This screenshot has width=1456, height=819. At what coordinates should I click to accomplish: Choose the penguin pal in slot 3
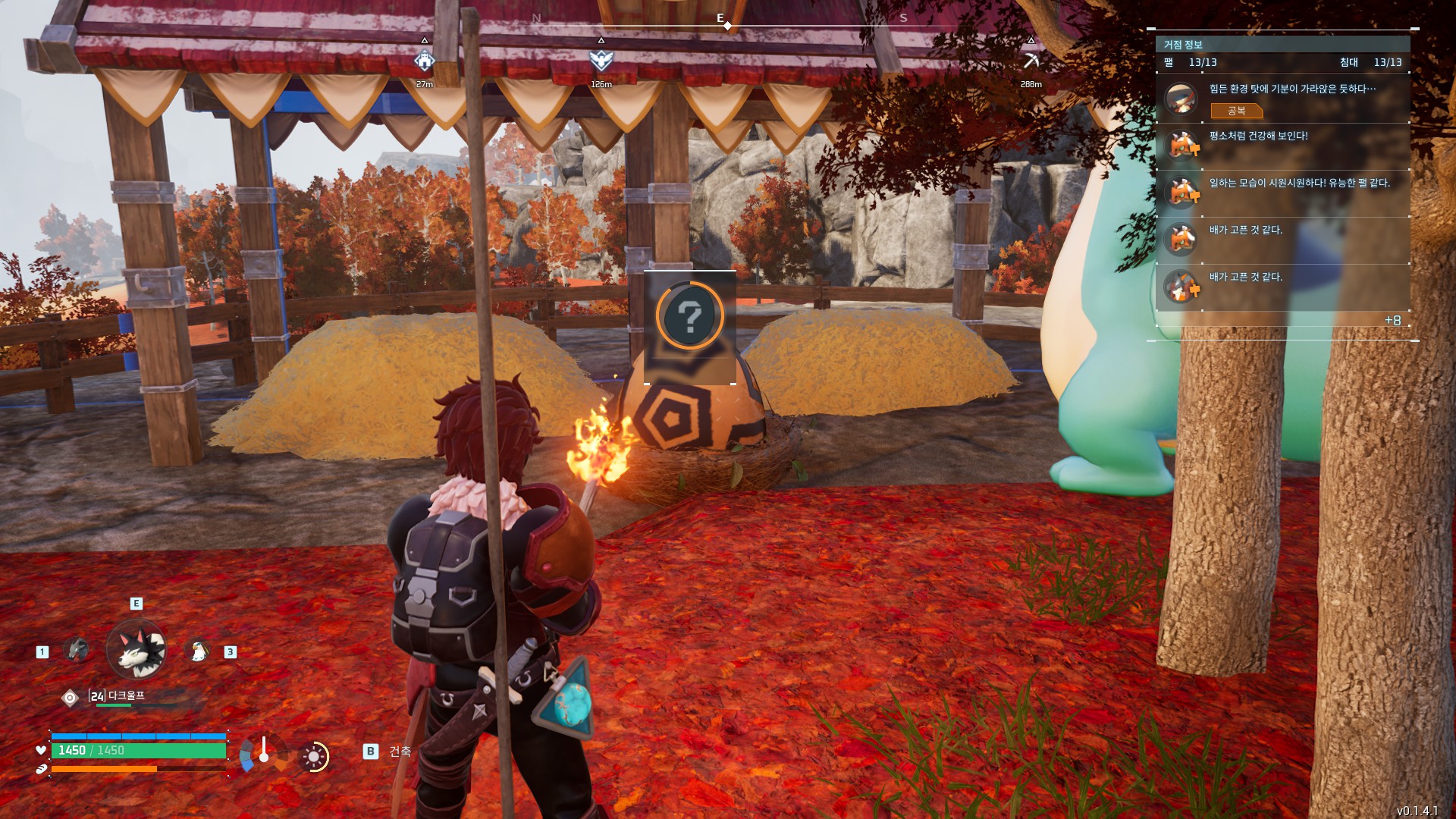point(198,651)
